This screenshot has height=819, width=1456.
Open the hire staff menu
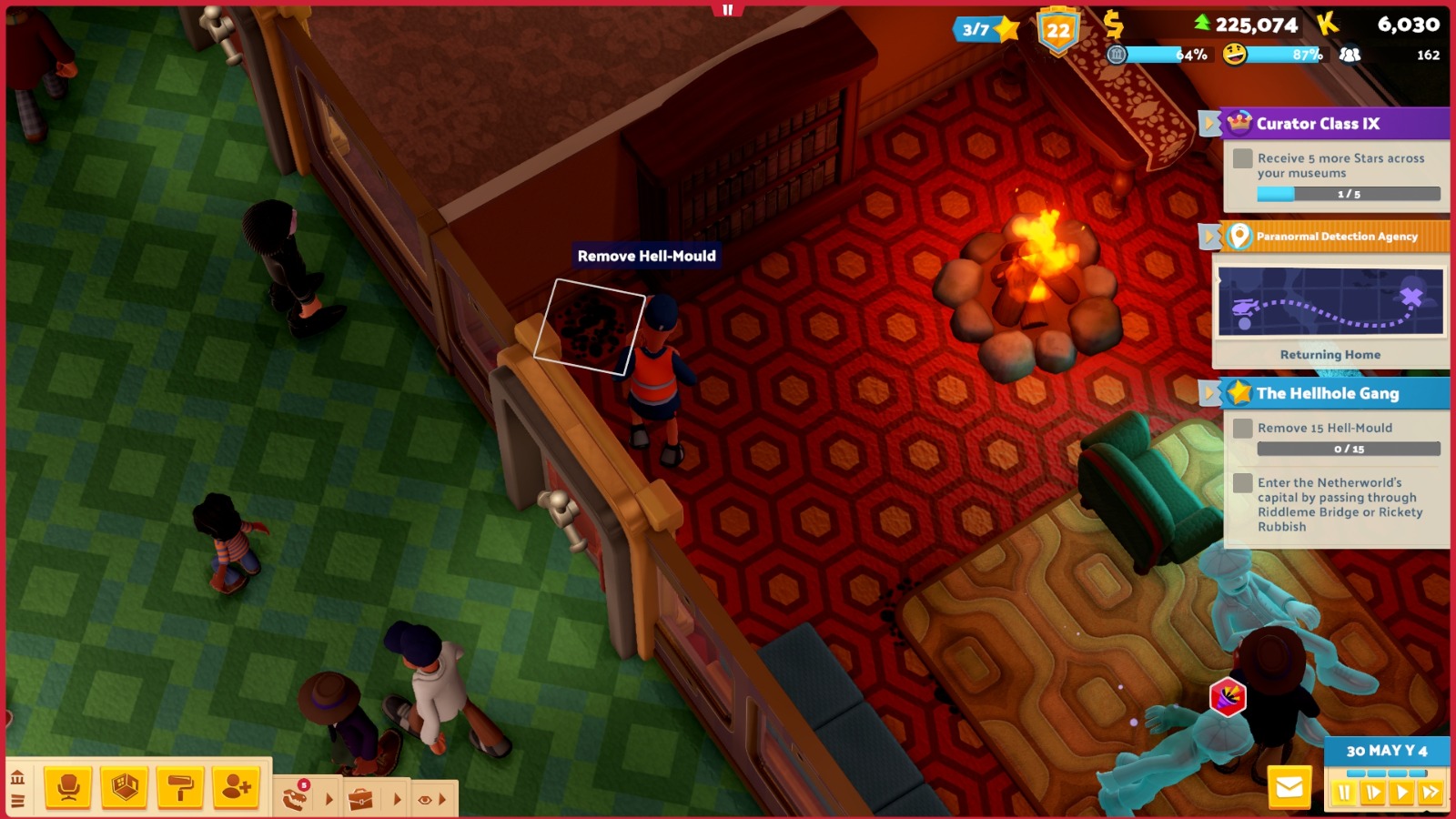click(x=237, y=787)
